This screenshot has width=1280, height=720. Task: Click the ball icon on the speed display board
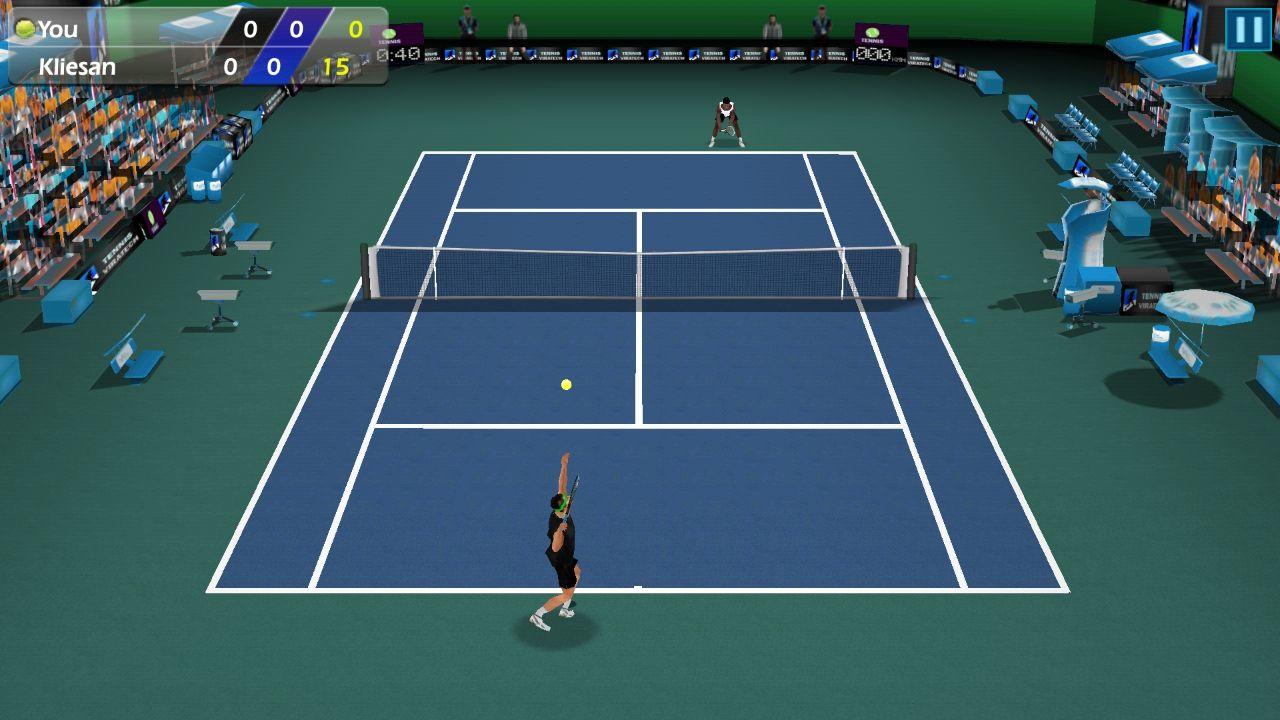872,32
